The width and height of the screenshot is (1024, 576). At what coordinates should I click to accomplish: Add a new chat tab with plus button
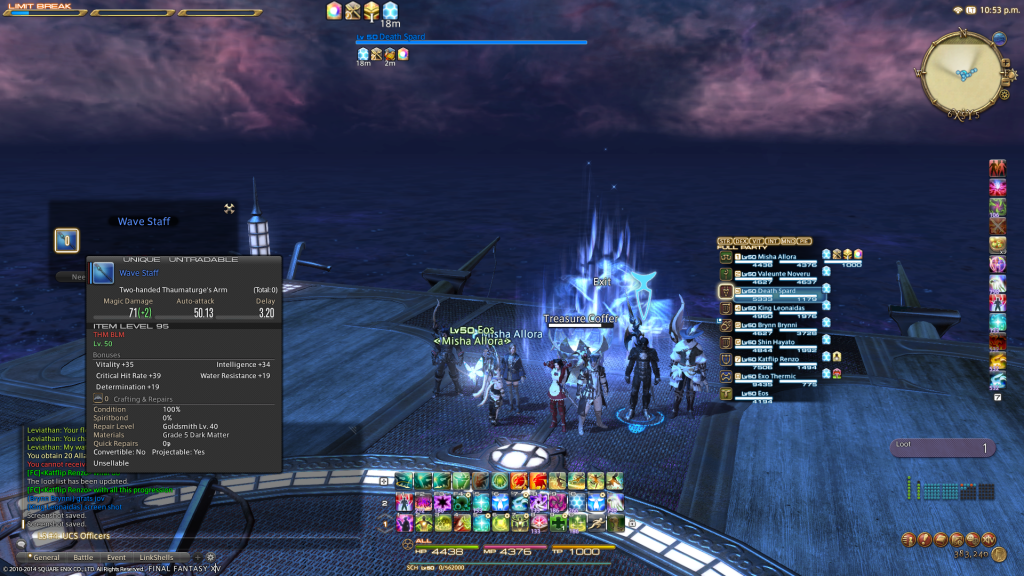pos(197,557)
